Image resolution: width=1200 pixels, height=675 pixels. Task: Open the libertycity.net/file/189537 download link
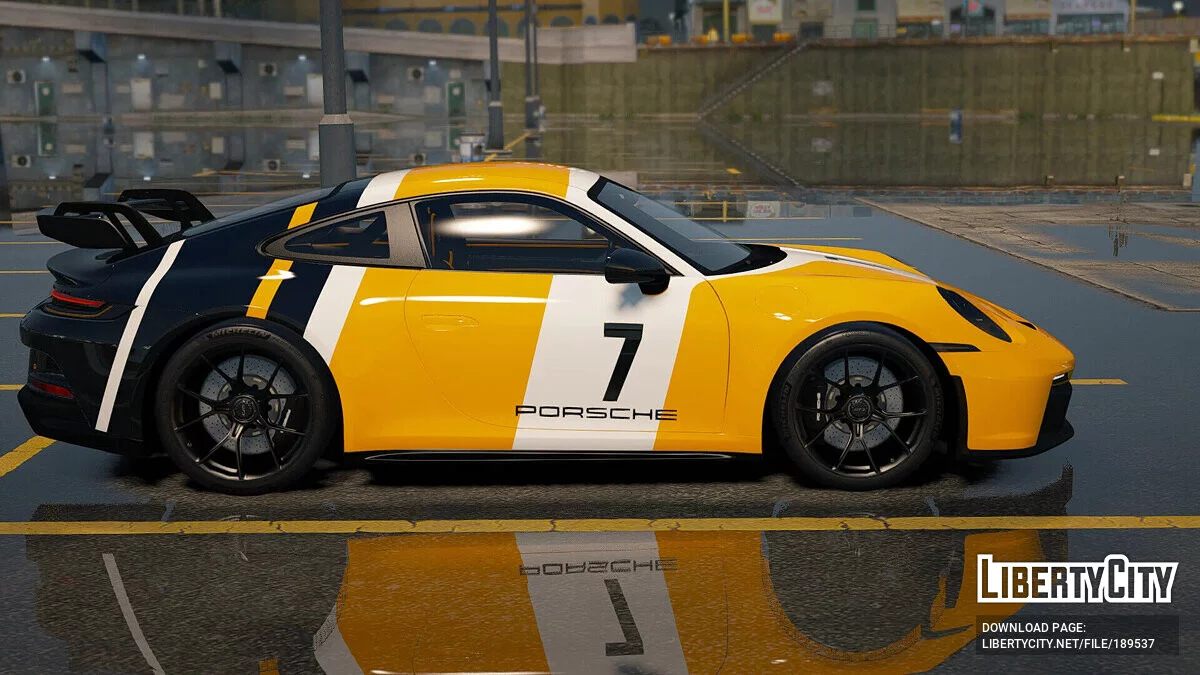coord(1068,644)
